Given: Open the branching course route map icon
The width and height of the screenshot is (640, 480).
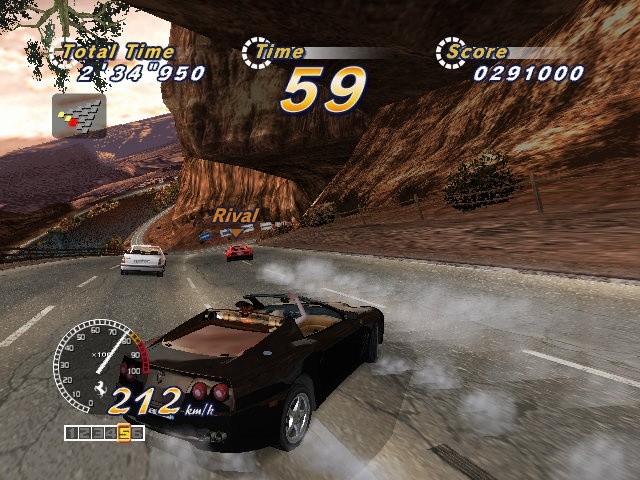Looking at the screenshot, I should click(79, 116).
